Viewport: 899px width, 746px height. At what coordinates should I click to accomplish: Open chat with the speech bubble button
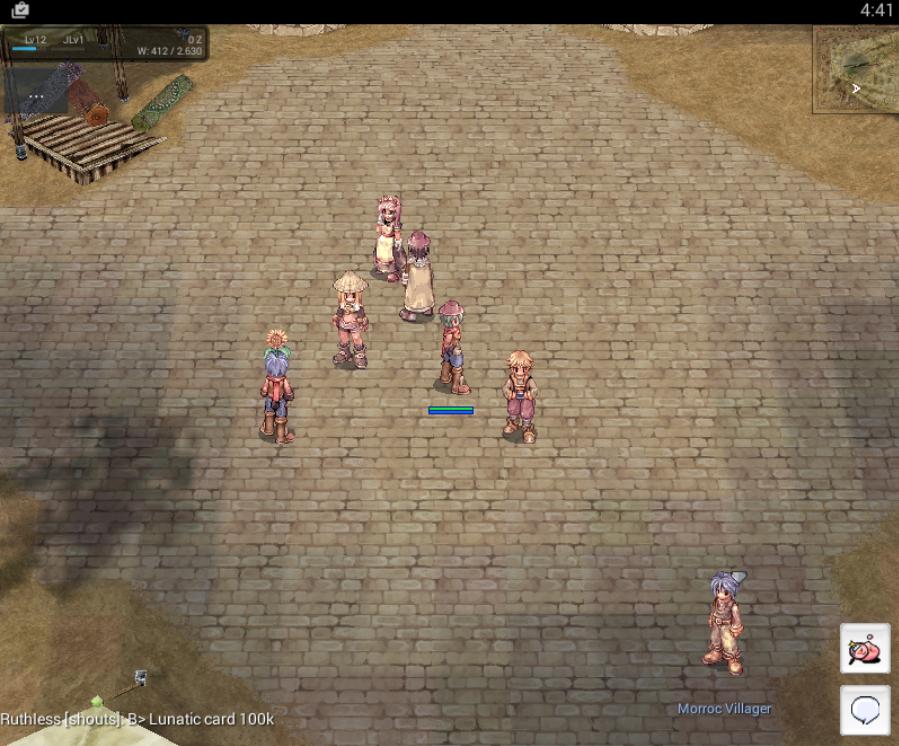point(865,710)
